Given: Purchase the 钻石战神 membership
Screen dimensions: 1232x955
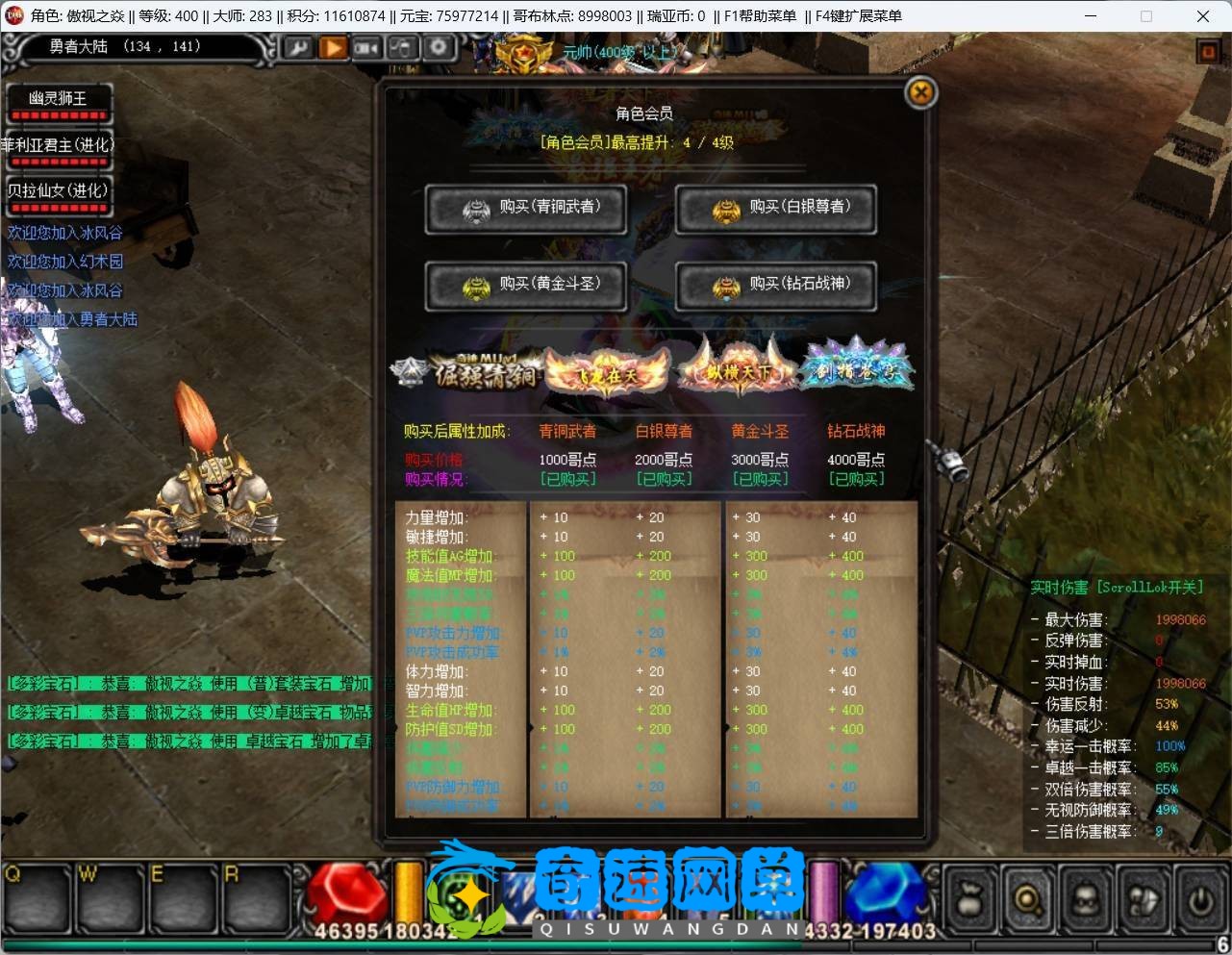Looking at the screenshot, I should (776, 286).
